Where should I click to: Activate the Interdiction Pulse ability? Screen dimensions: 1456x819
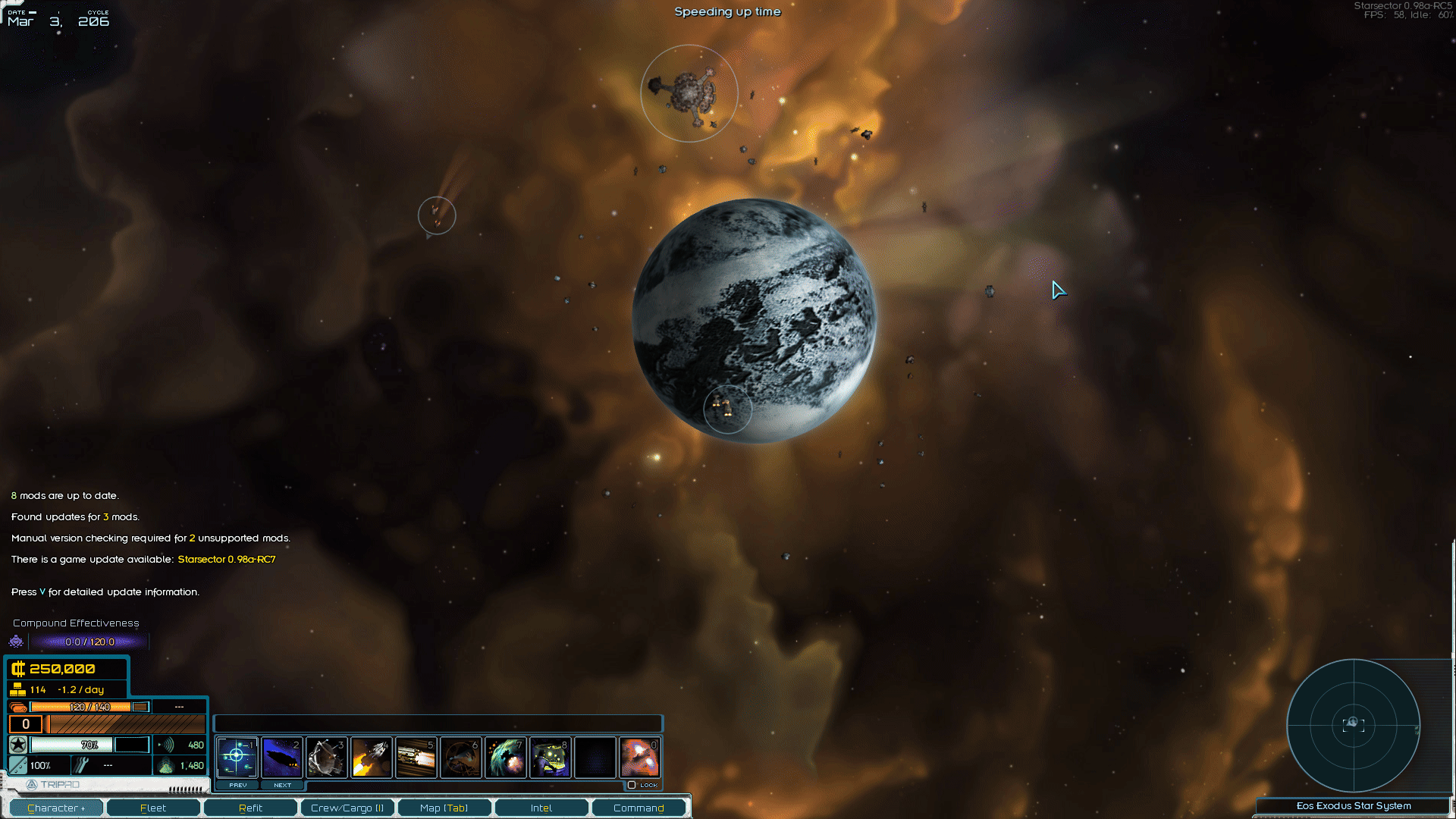(506, 757)
